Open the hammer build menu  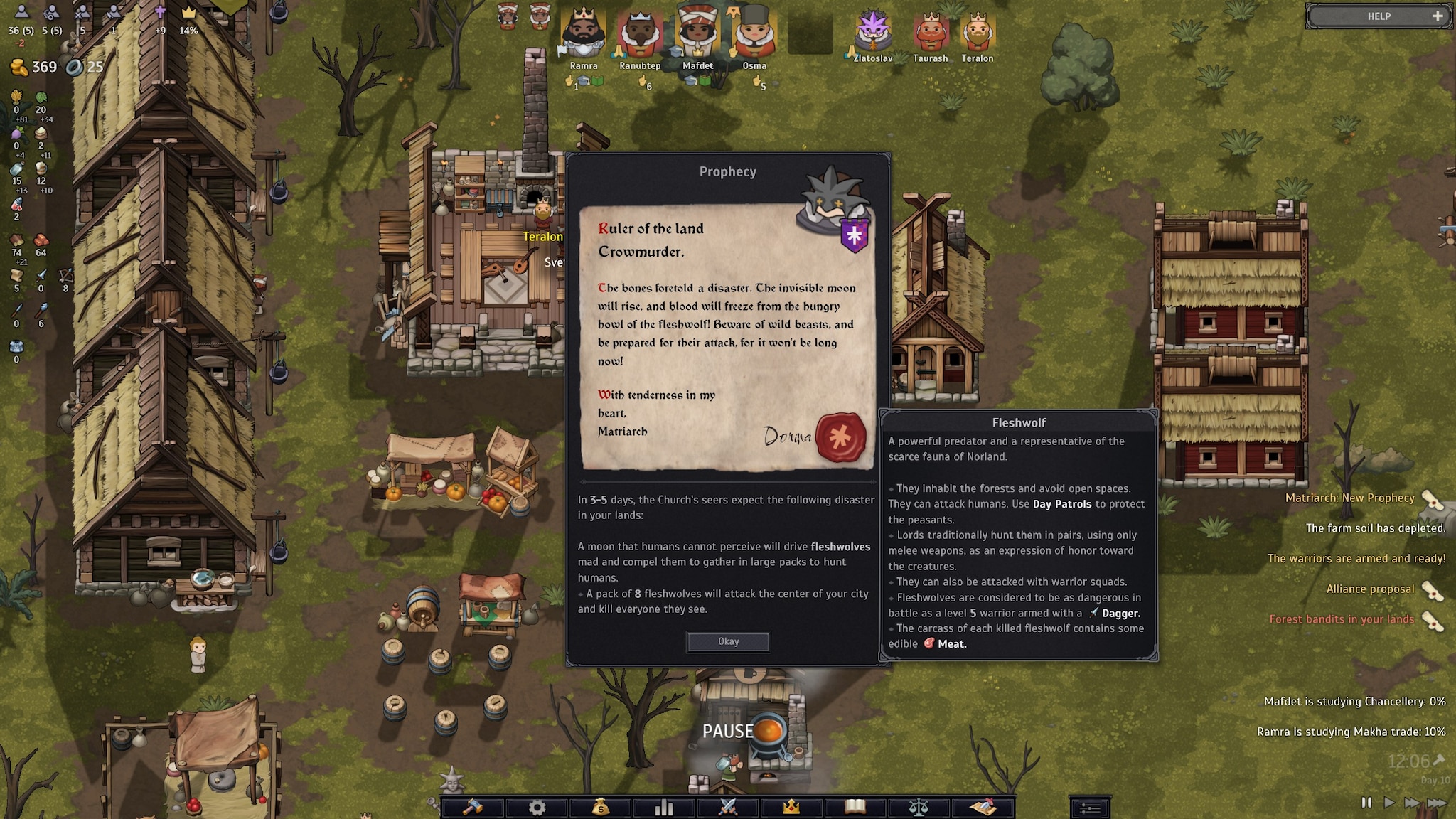pyautogui.click(x=473, y=807)
